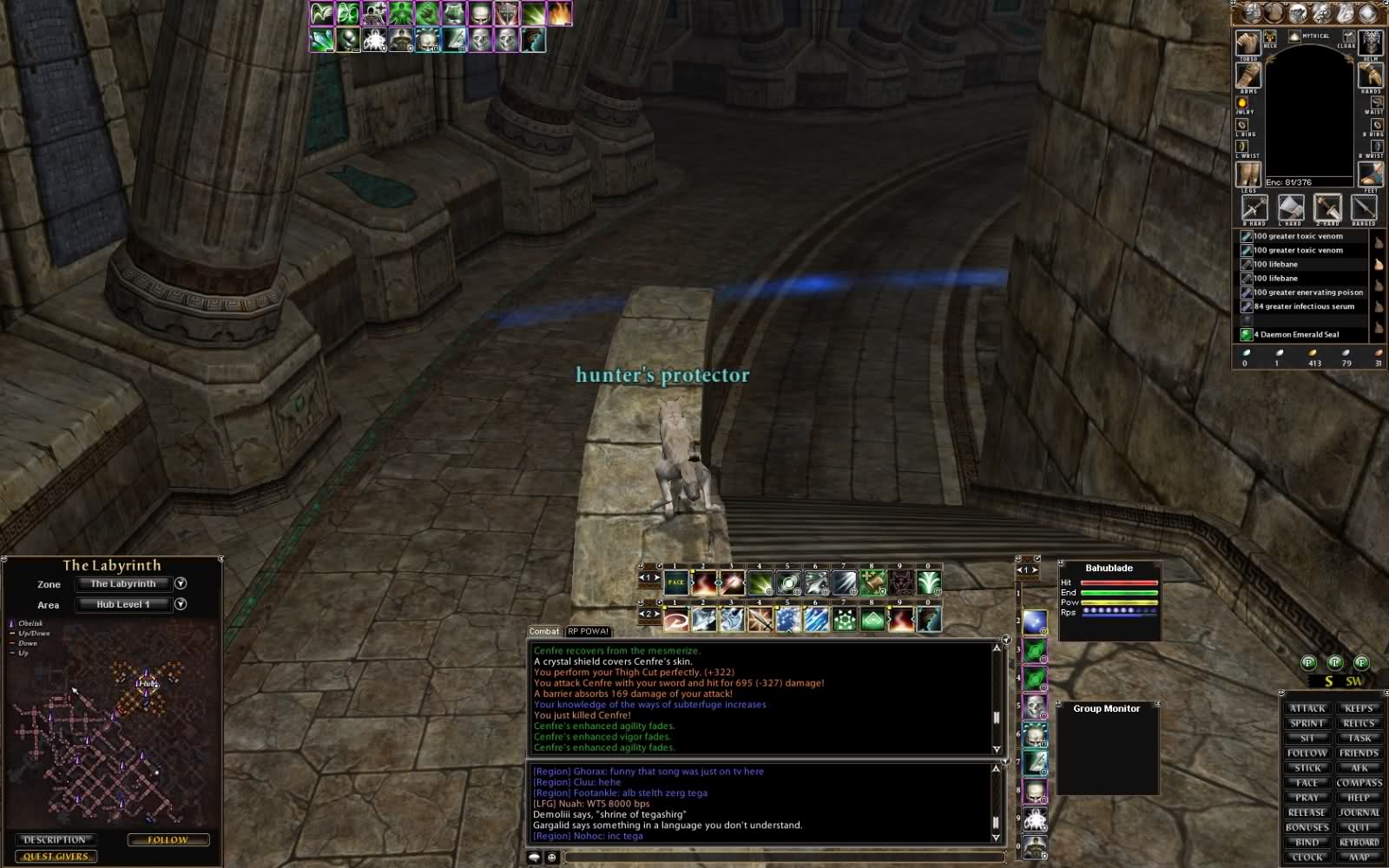The image size is (1389, 868).
Task: Open the Area dropdown arrow for Hub Level 1
Action: click(x=181, y=604)
